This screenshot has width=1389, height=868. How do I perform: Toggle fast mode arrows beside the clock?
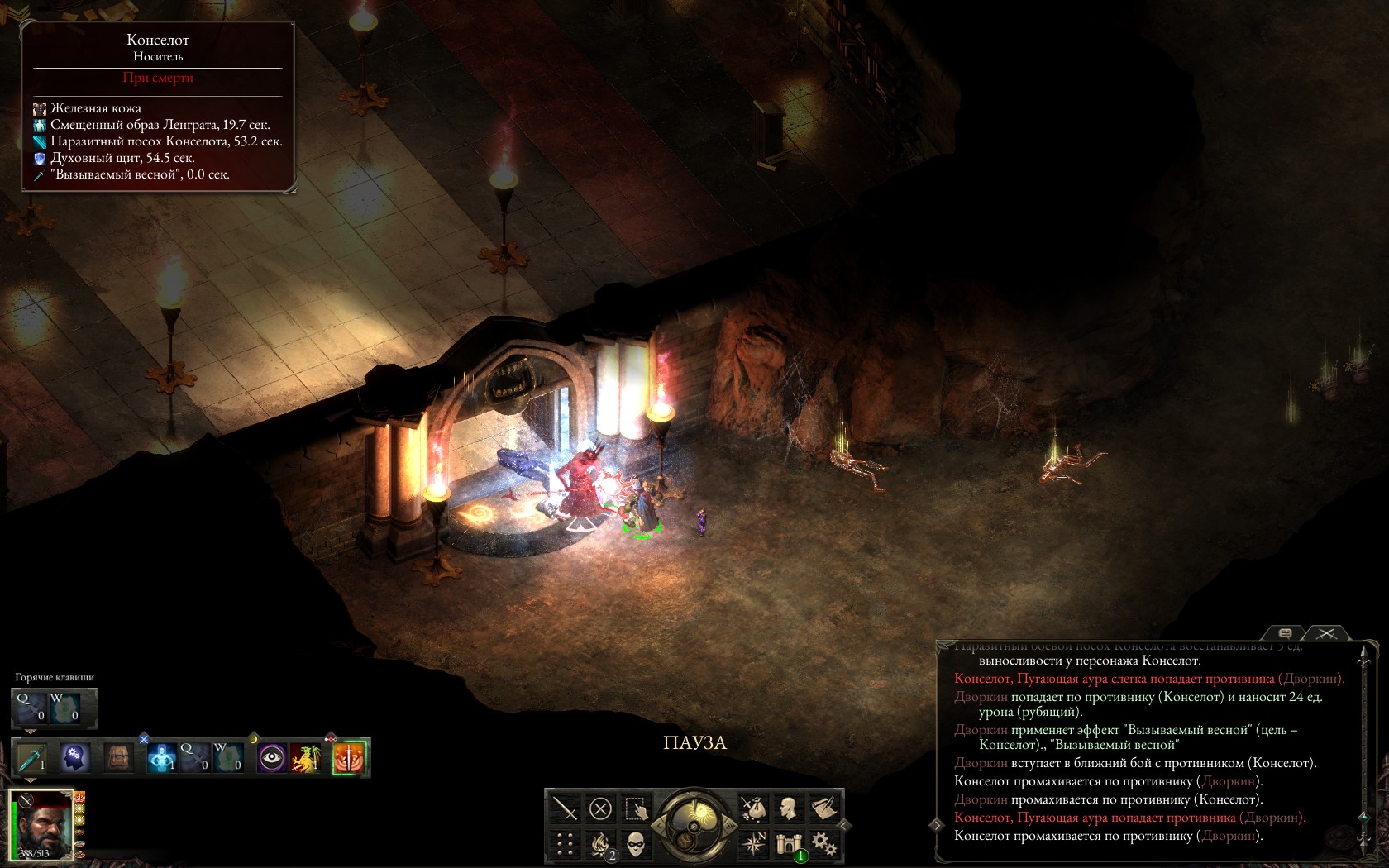point(731,824)
